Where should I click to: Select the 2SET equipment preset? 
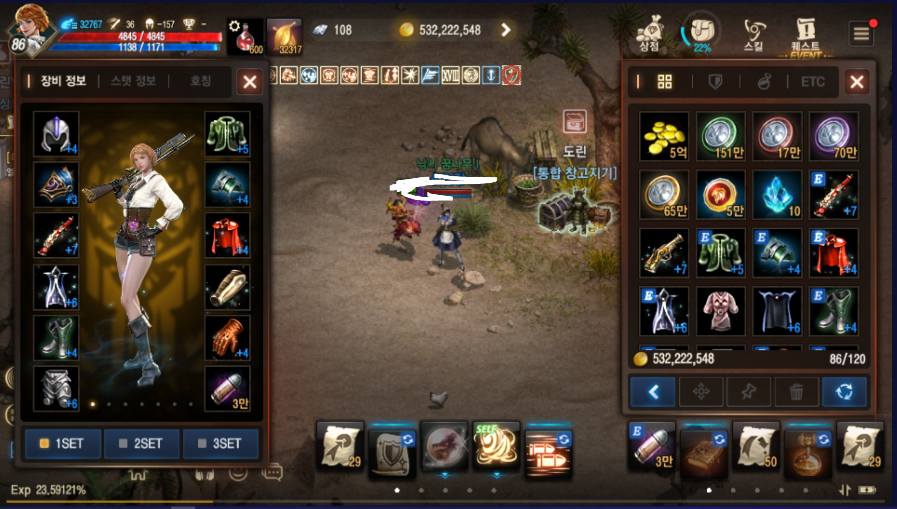(141, 443)
